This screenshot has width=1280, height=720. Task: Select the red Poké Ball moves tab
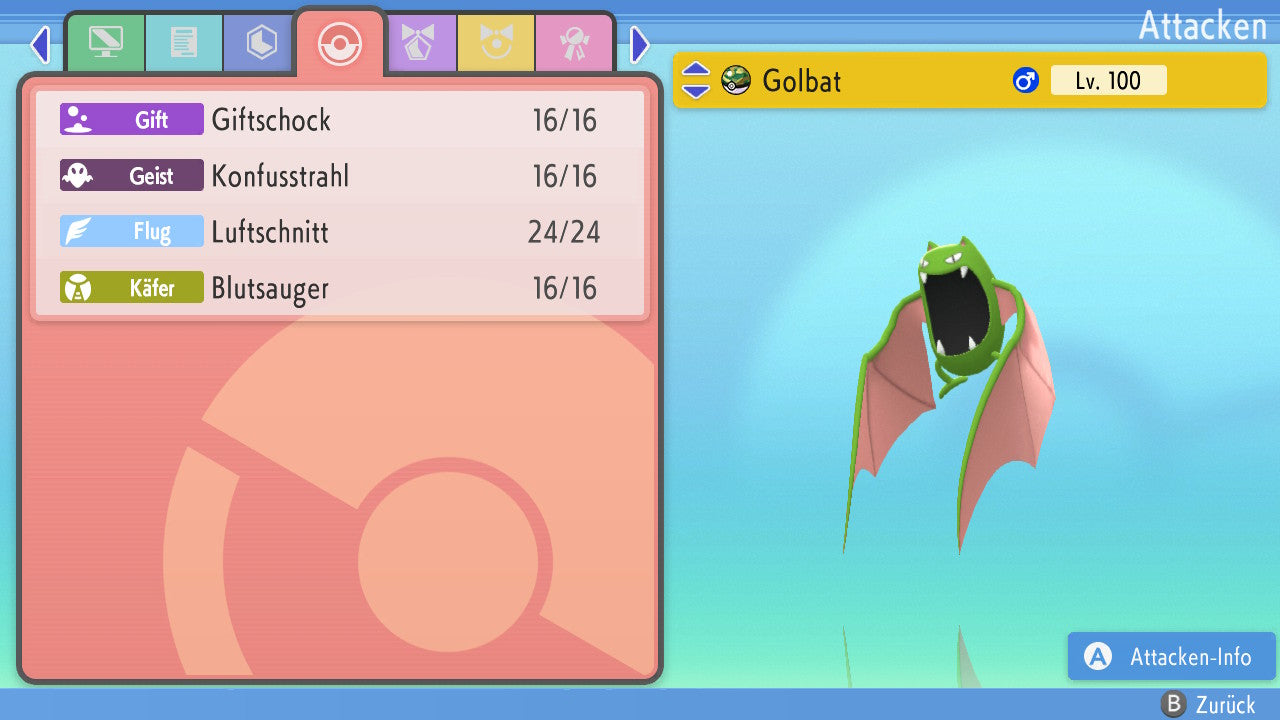pos(340,43)
